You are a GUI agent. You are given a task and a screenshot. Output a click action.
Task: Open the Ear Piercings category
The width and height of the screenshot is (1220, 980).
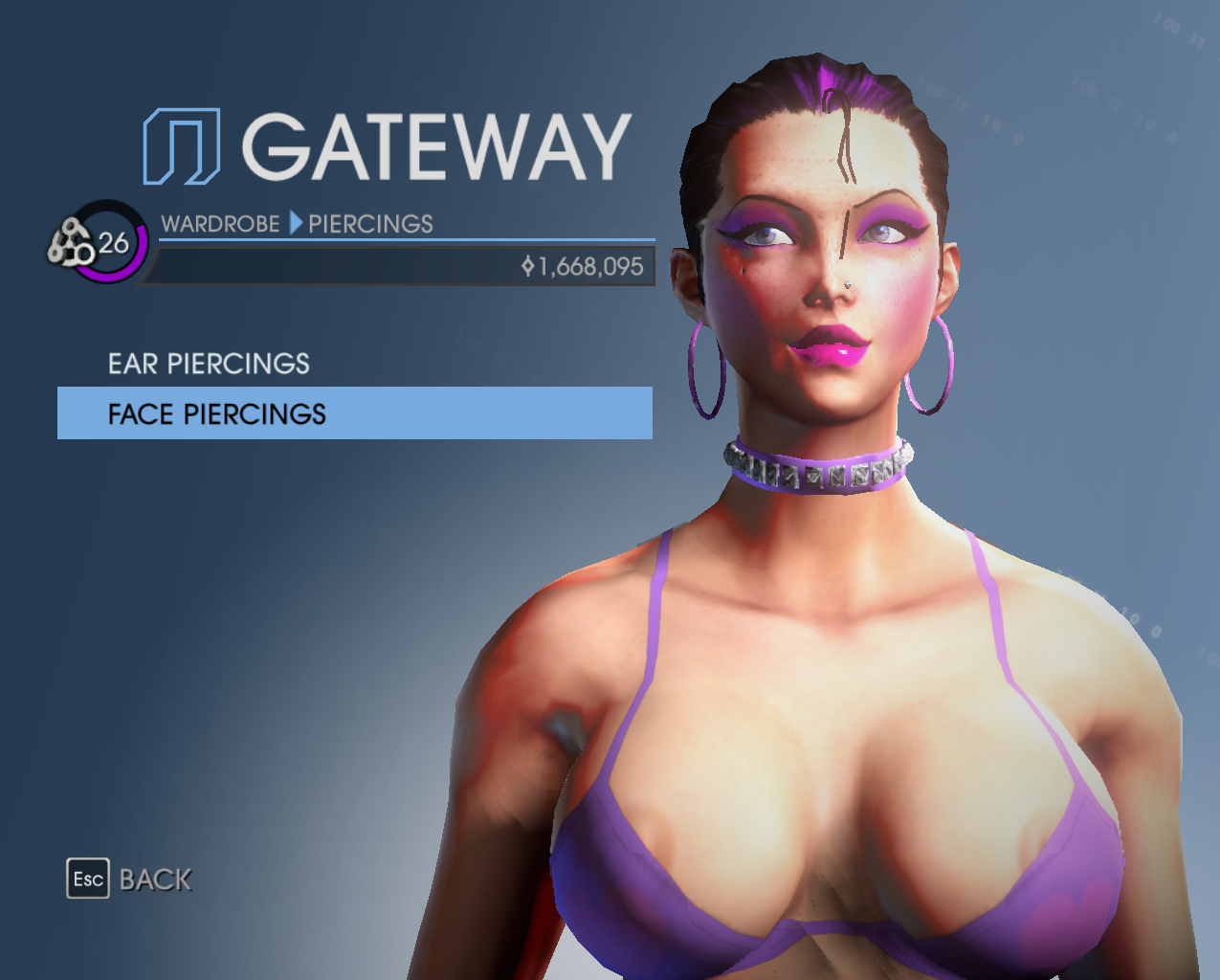(x=209, y=364)
